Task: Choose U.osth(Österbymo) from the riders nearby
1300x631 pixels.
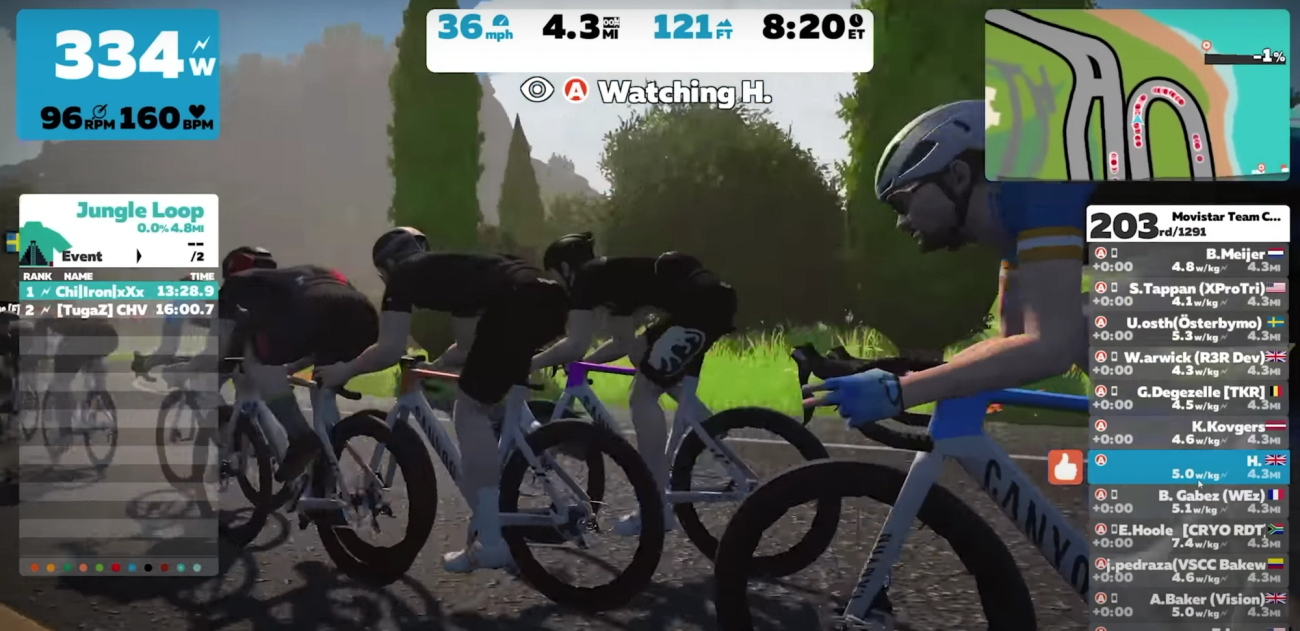Action: point(1187,329)
